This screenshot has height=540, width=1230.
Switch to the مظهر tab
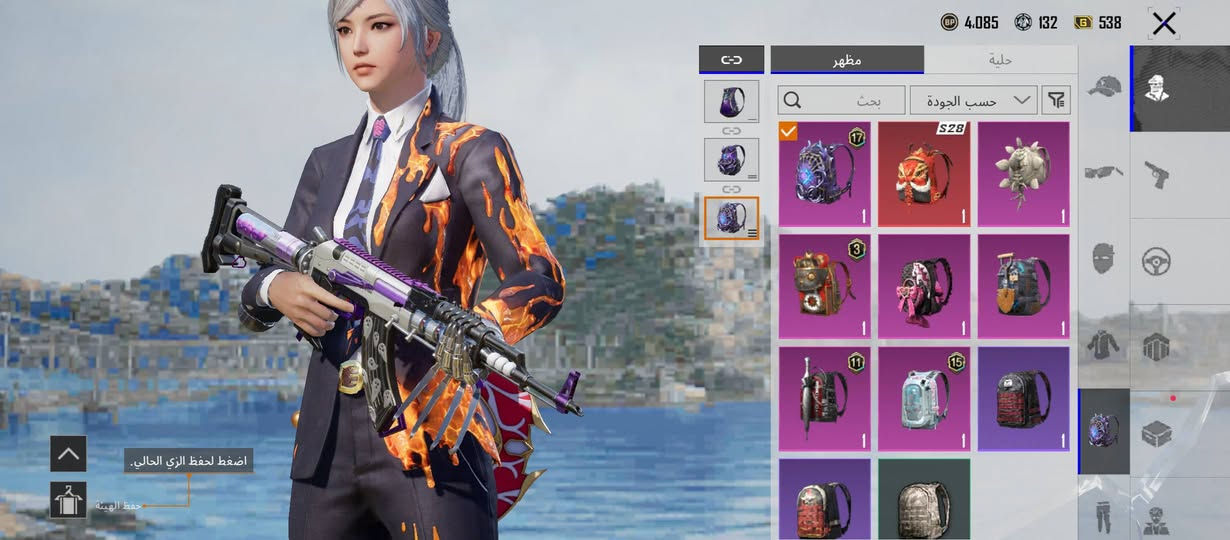847,60
